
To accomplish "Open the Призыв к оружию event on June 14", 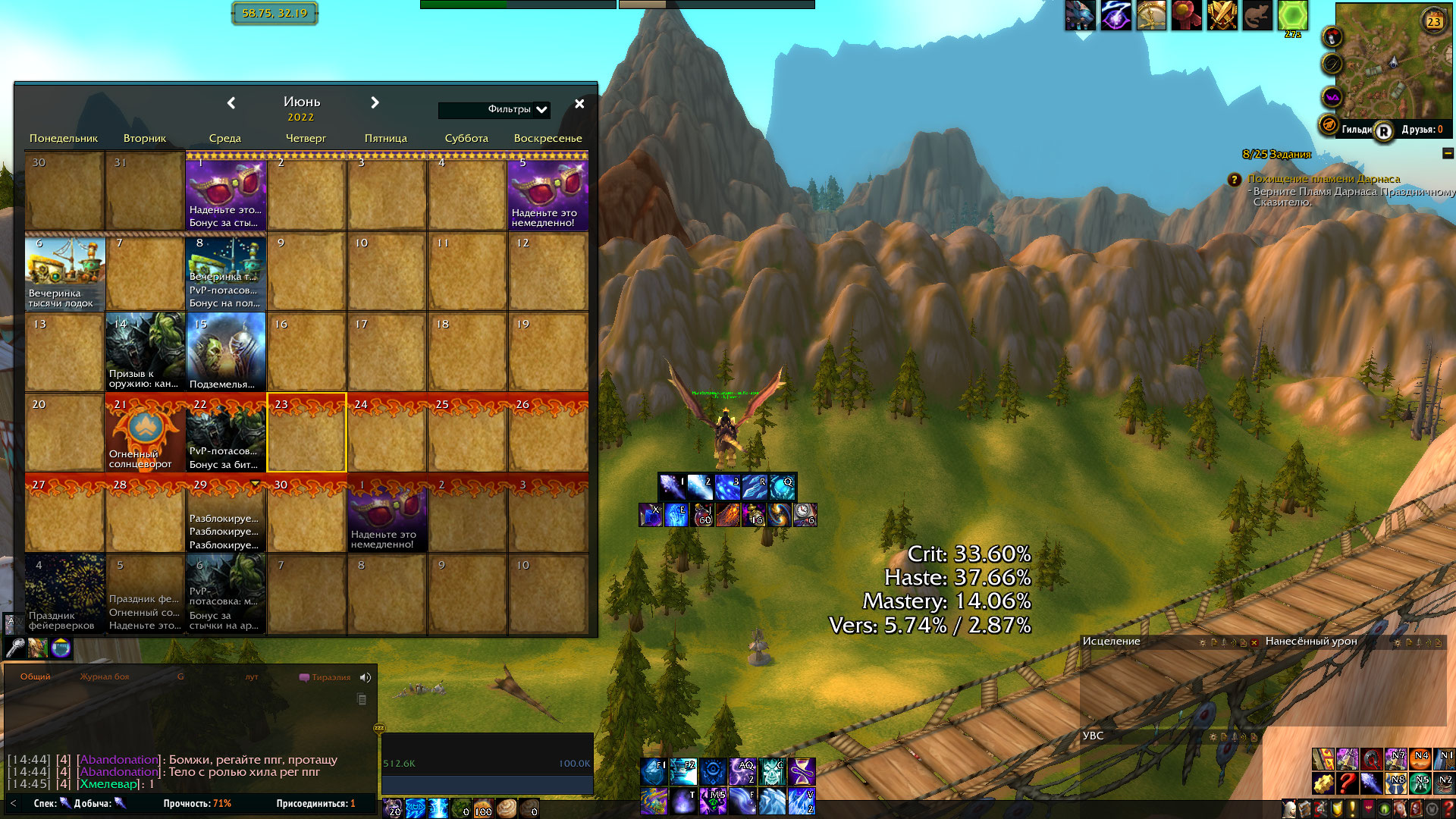I will pyautogui.click(x=145, y=353).
